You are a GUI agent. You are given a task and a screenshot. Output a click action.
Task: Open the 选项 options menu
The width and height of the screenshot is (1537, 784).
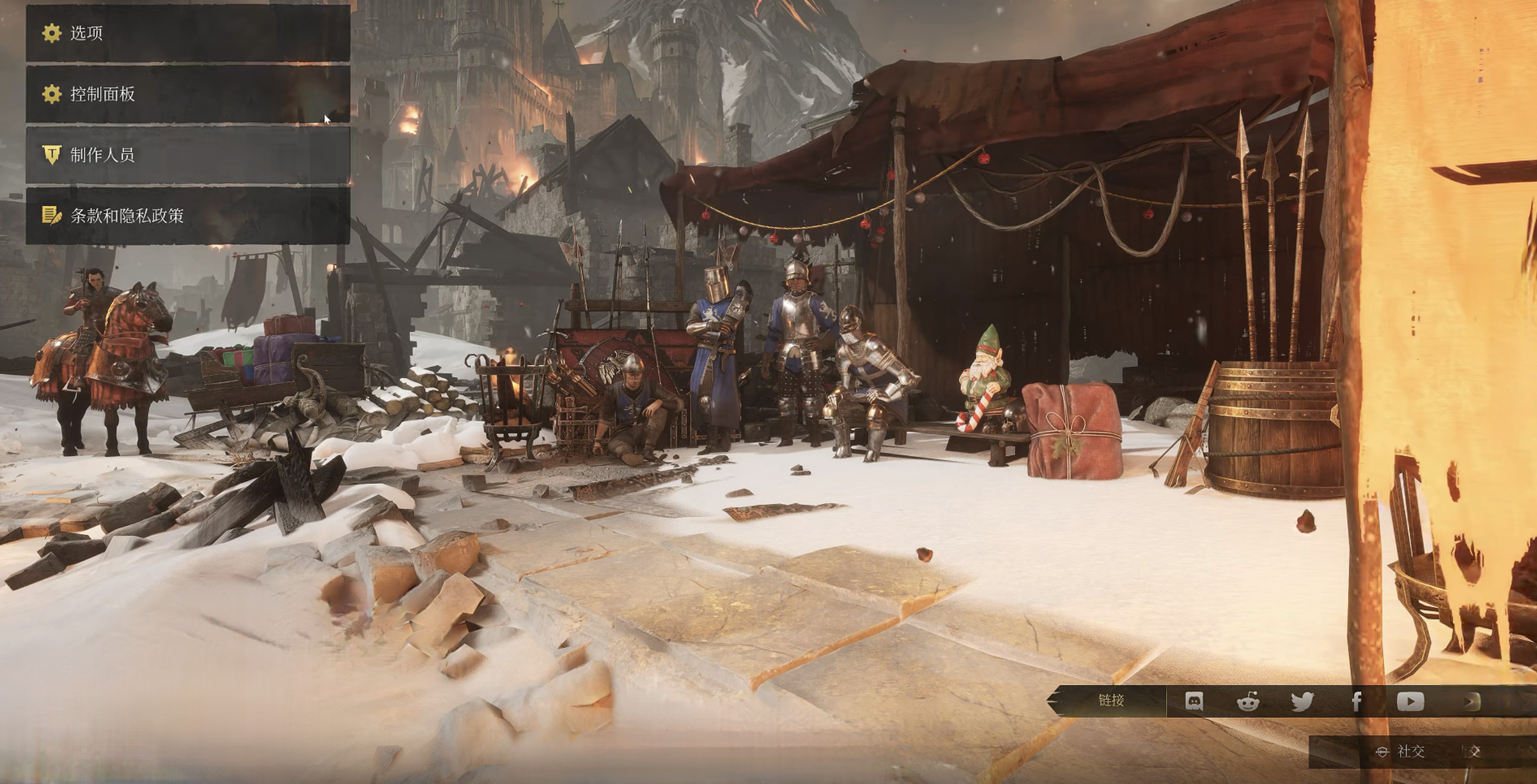pyautogui.click(x=187, y=33)
